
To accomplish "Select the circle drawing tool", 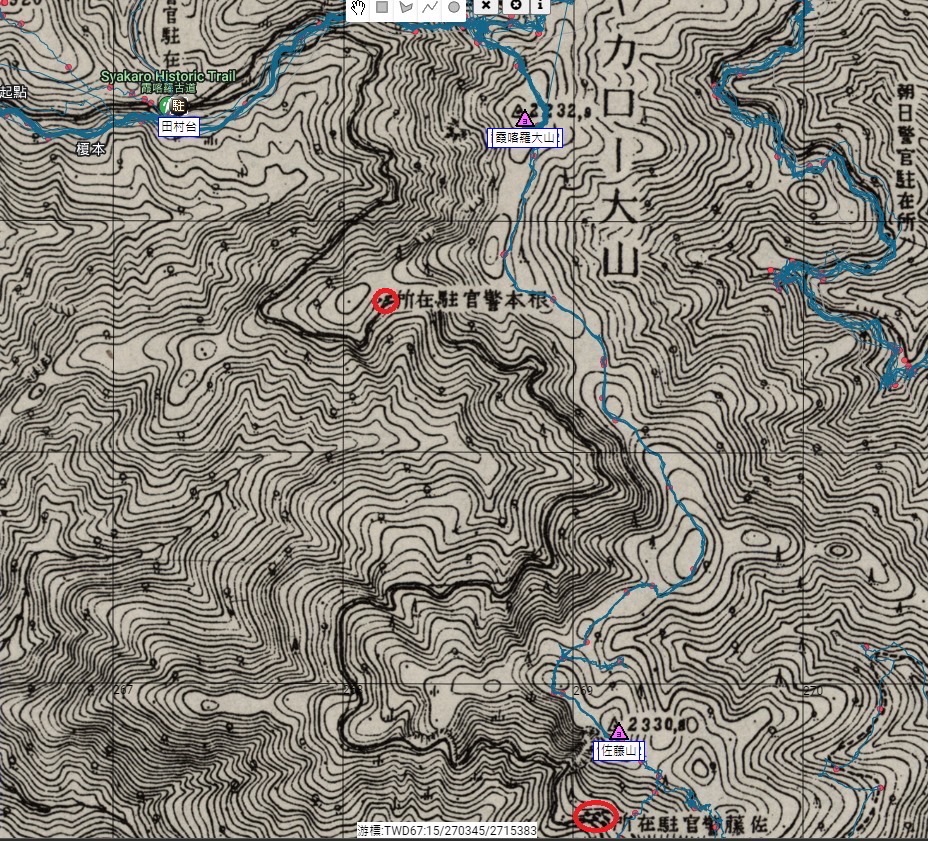I will tap(453, 7).
